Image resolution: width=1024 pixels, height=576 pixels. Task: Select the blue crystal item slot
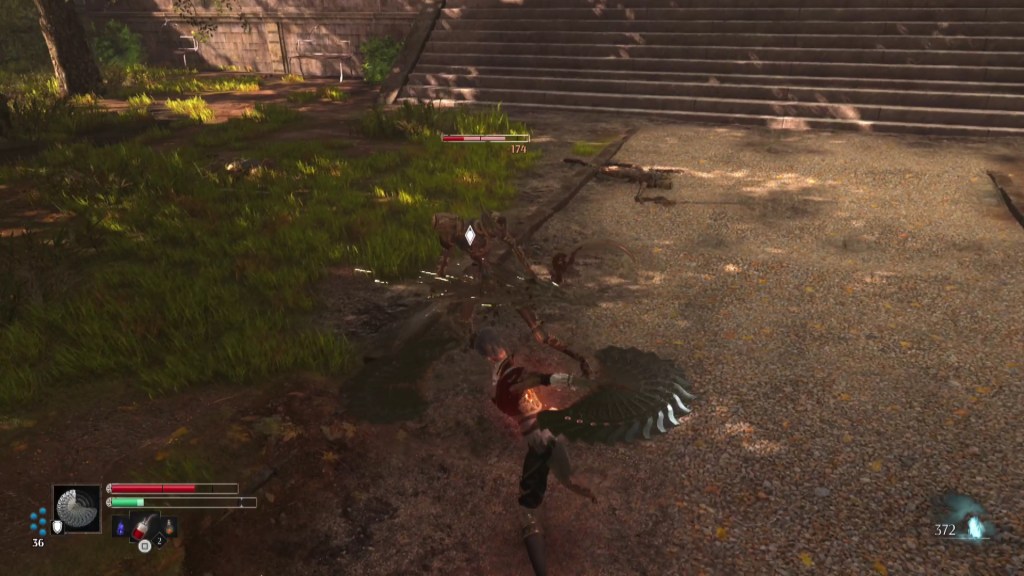coord(121,527)
